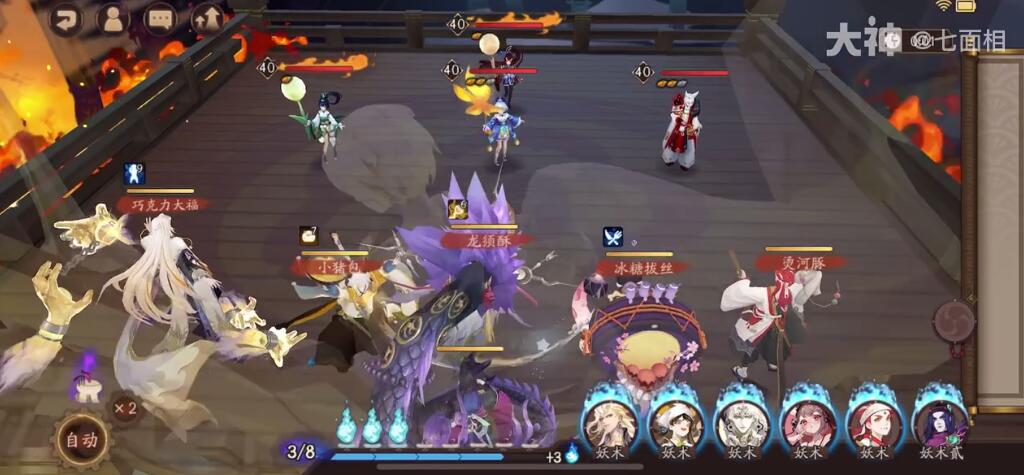1024x475 pixels.
Task: Click the purple incense burner icon
Action: (x=87, y=380)
